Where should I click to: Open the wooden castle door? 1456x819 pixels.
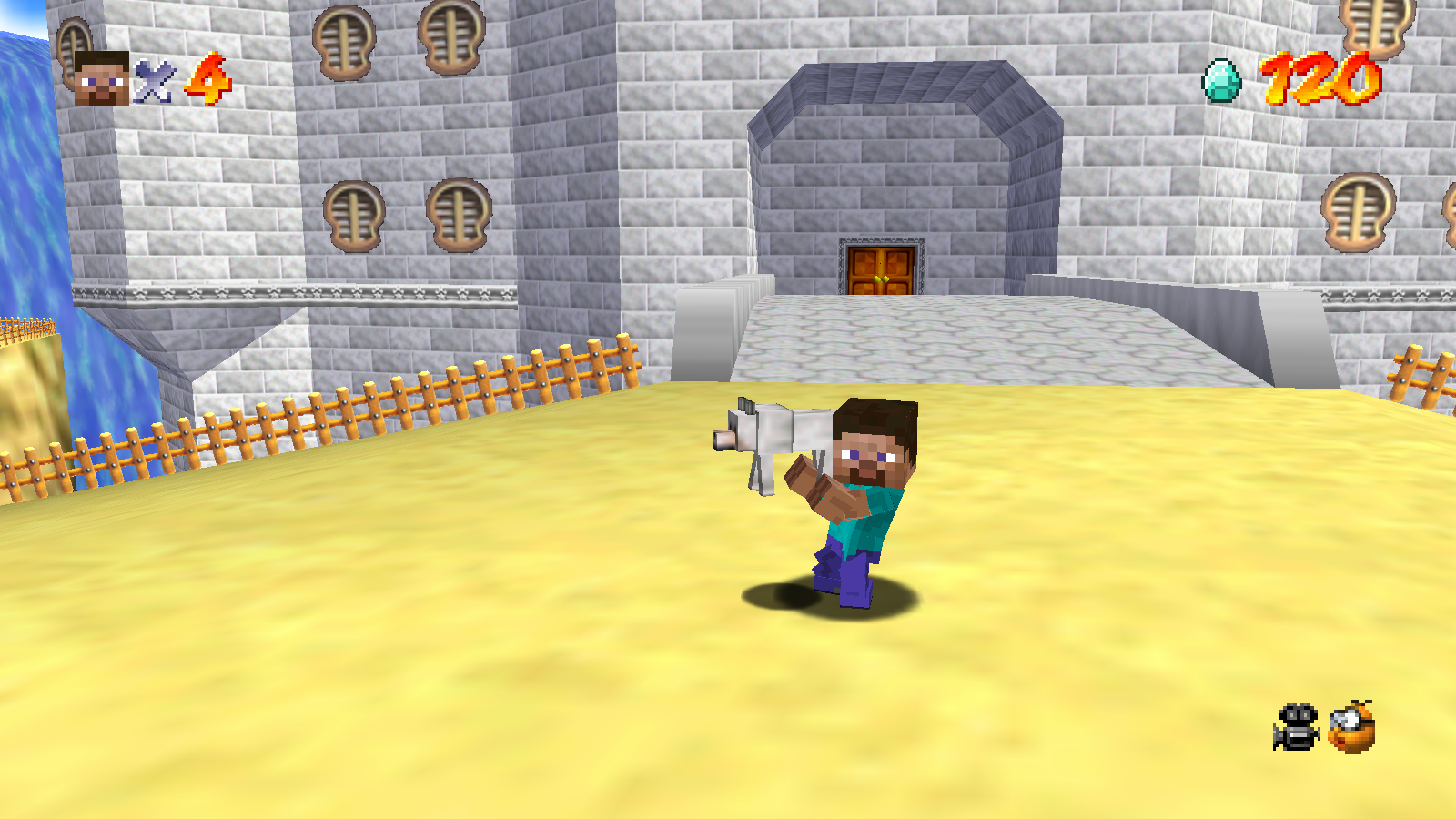[x=880, y=268]
